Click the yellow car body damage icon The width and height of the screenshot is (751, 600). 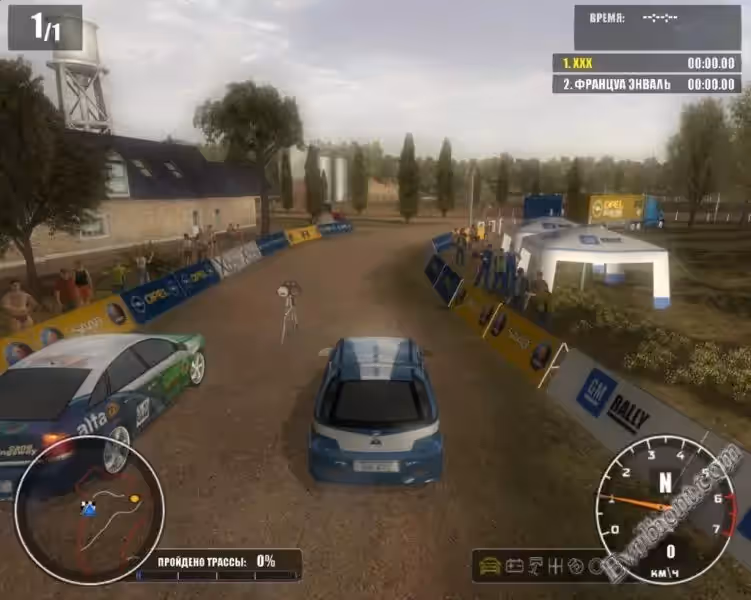(x=490, y=566)
